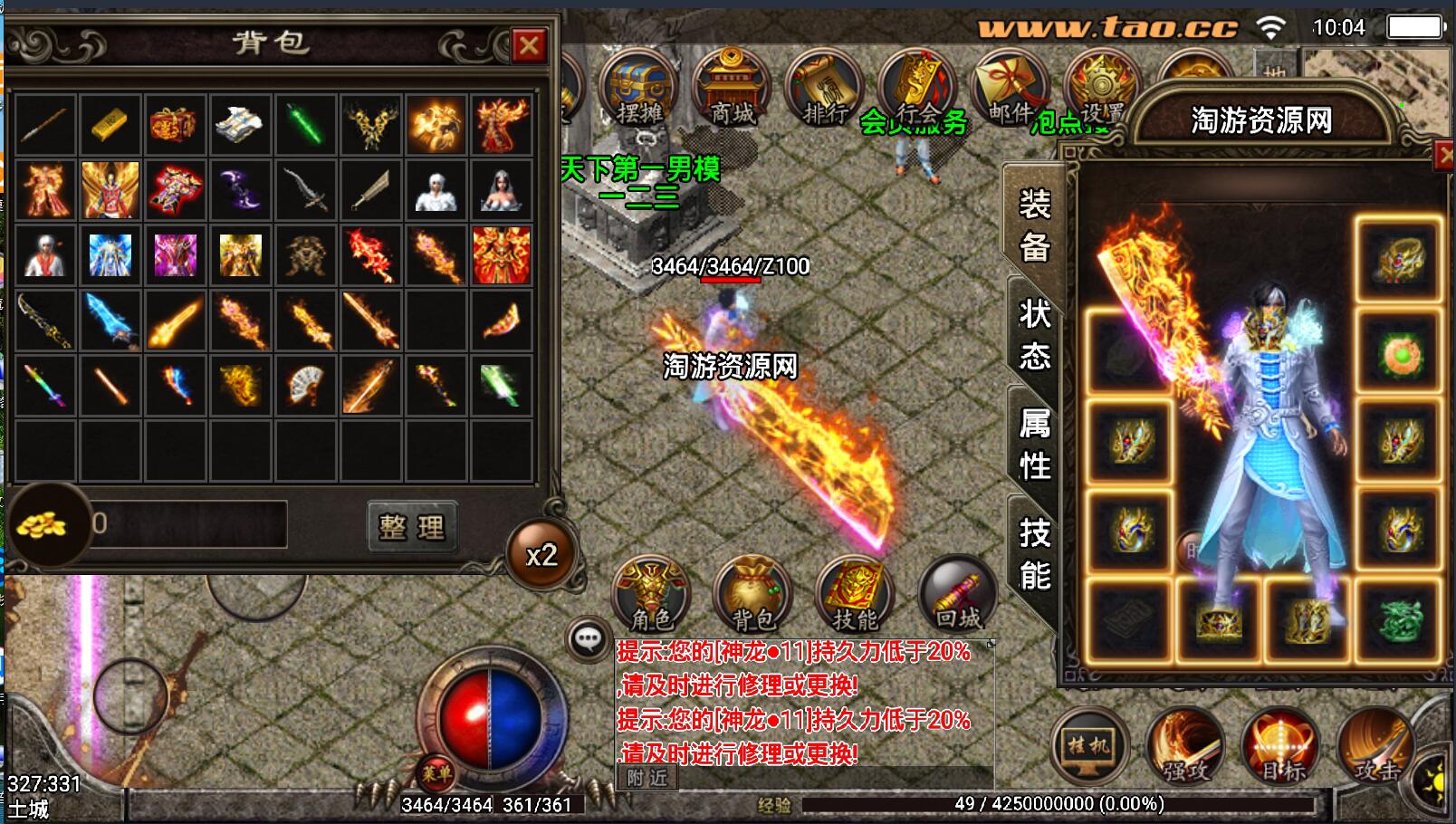Select the gold bar item slot

coord(110,125)
